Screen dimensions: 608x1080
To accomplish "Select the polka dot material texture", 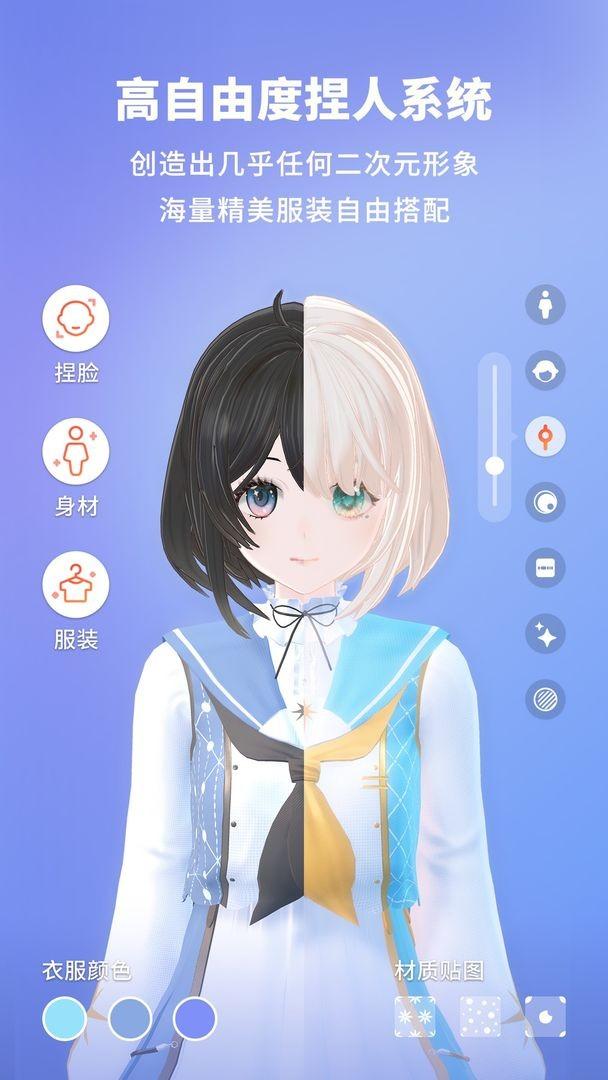I will click(480, 1017).
